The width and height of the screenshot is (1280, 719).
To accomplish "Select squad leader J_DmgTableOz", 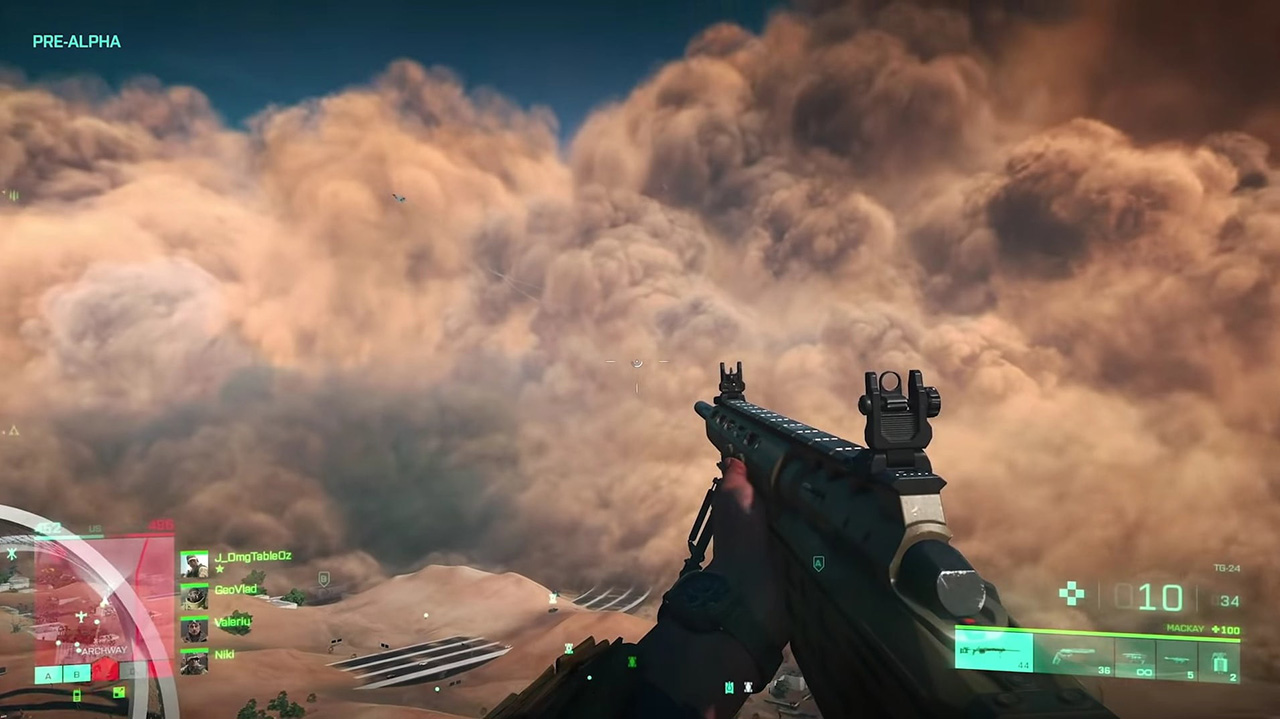I will point(194,564).
